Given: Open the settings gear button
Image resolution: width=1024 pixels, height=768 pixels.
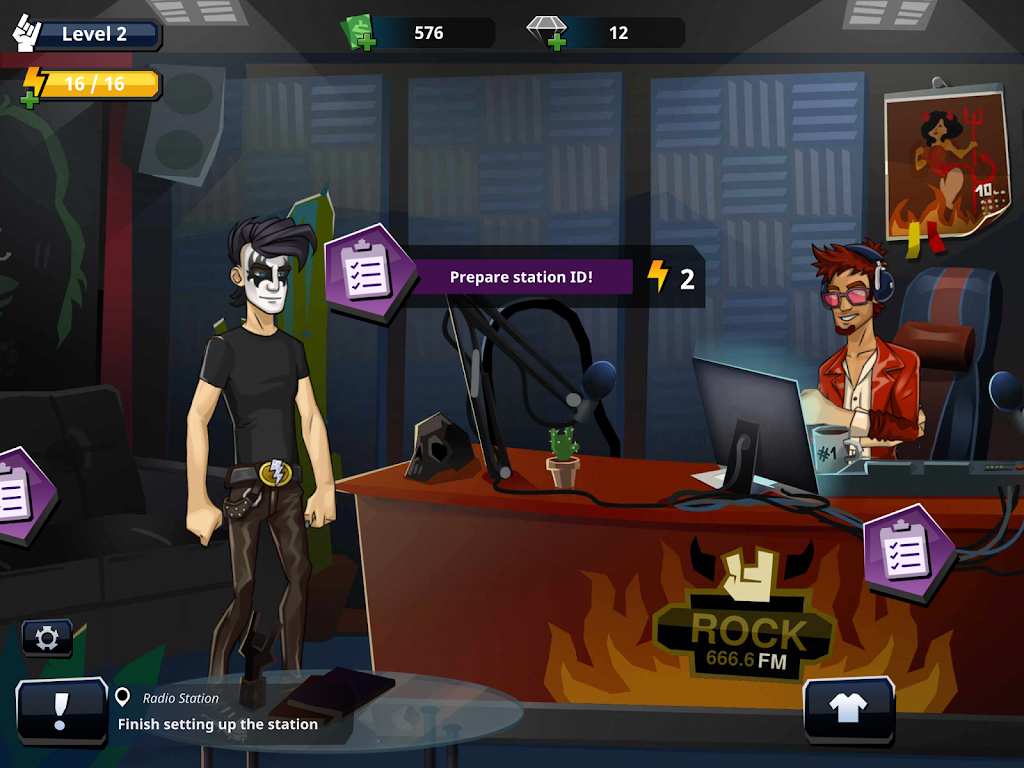Looking at the screenshot, I should click(x=47, y=638).
